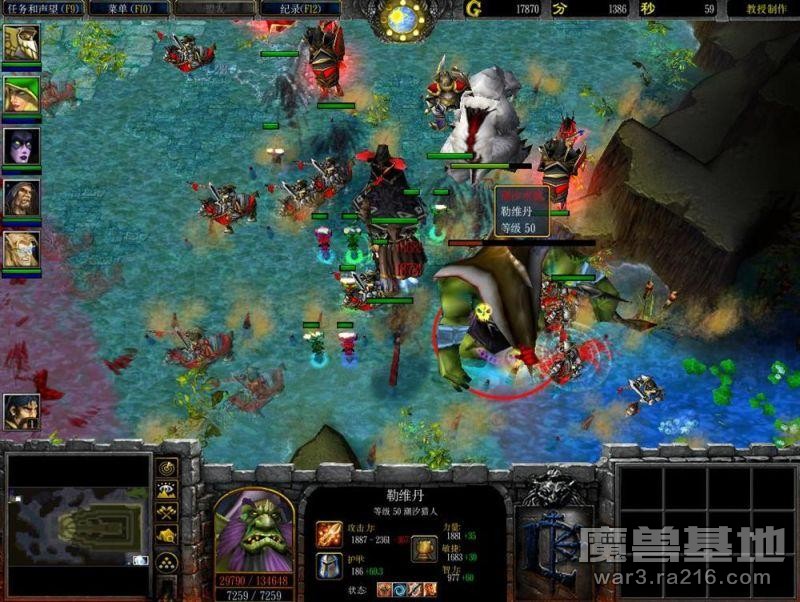Viewport: 800px width, 602px height.
Task: Click the selected troll unit portrait
Action: pyautogui.click(x=253, y=530)
